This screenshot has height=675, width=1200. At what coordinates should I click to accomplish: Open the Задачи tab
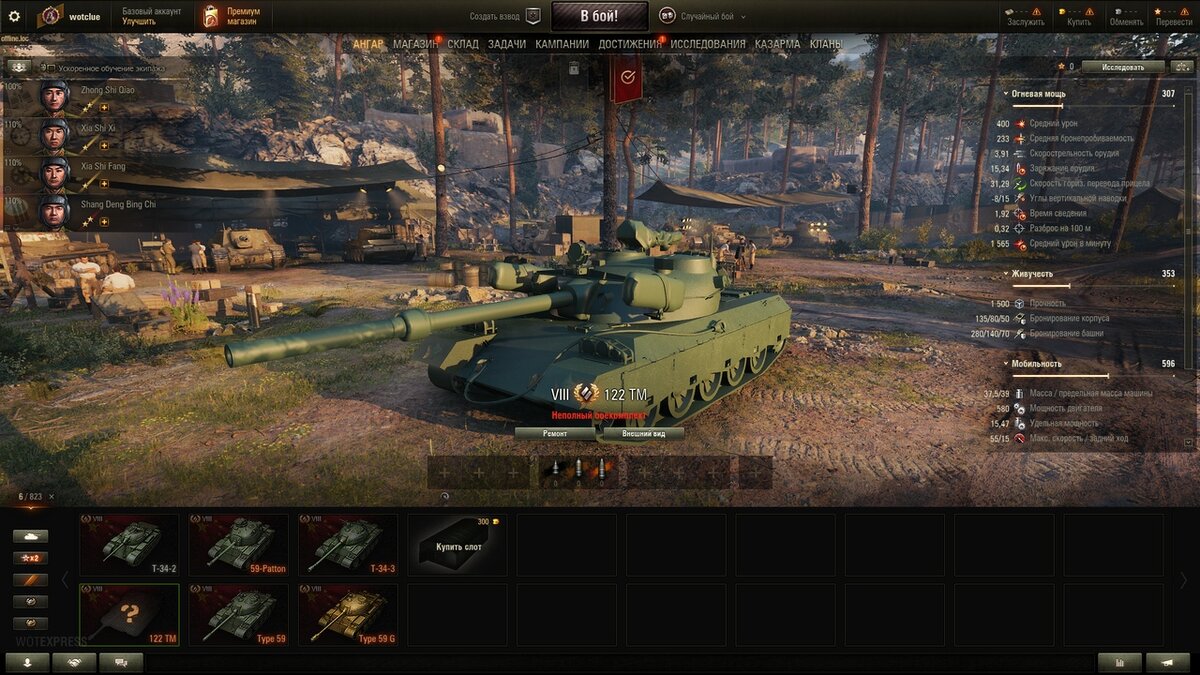coord(507,44)
